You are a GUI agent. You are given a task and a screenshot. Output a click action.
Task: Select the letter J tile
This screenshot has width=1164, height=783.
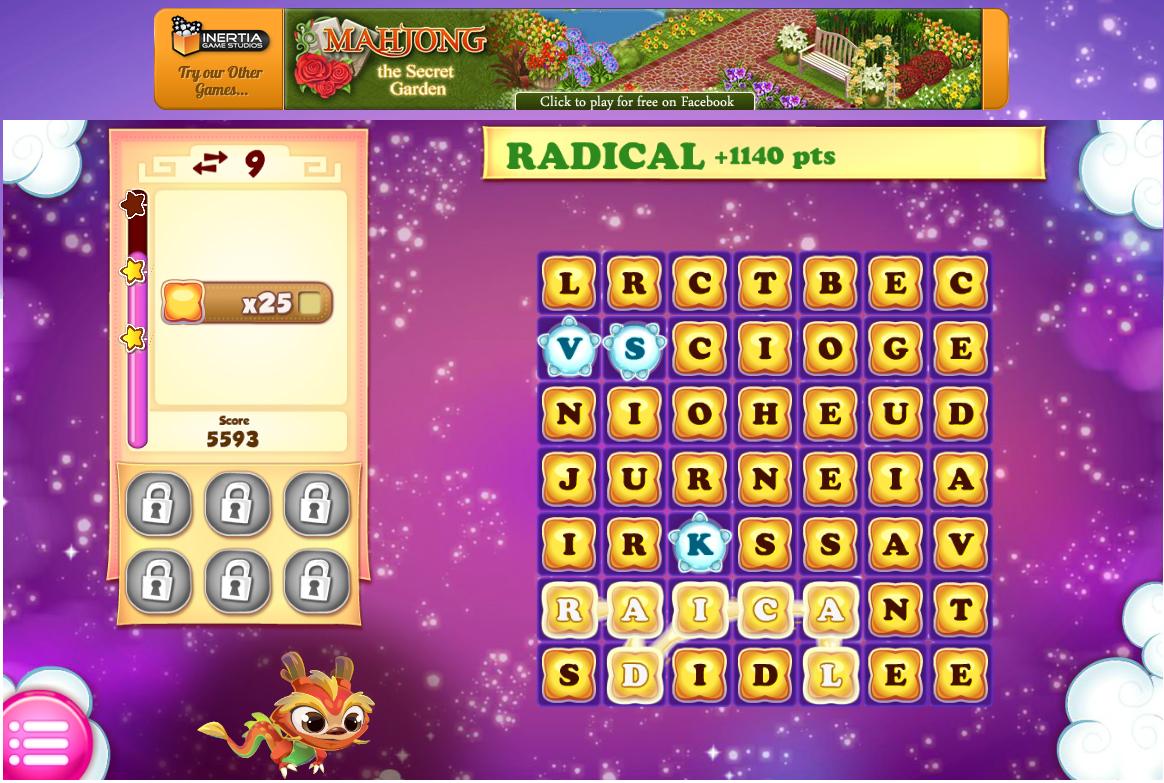pyautogui.click(x=569, y=479)
